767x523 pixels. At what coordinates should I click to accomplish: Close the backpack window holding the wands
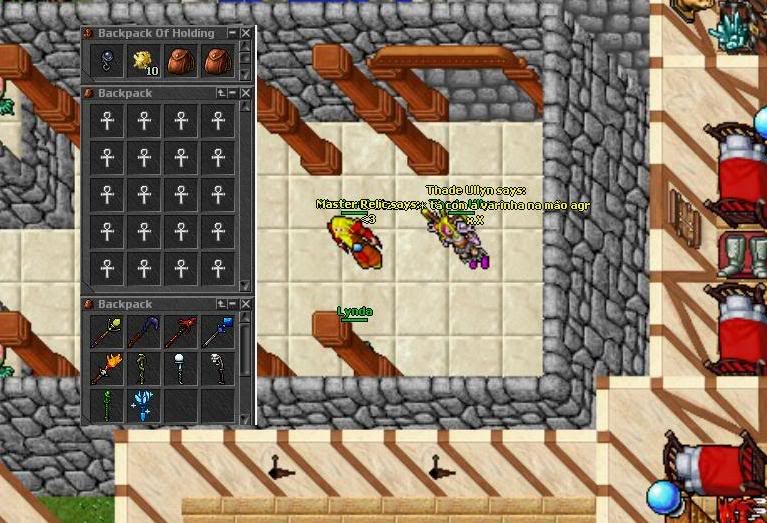click(x=246, y=304)
